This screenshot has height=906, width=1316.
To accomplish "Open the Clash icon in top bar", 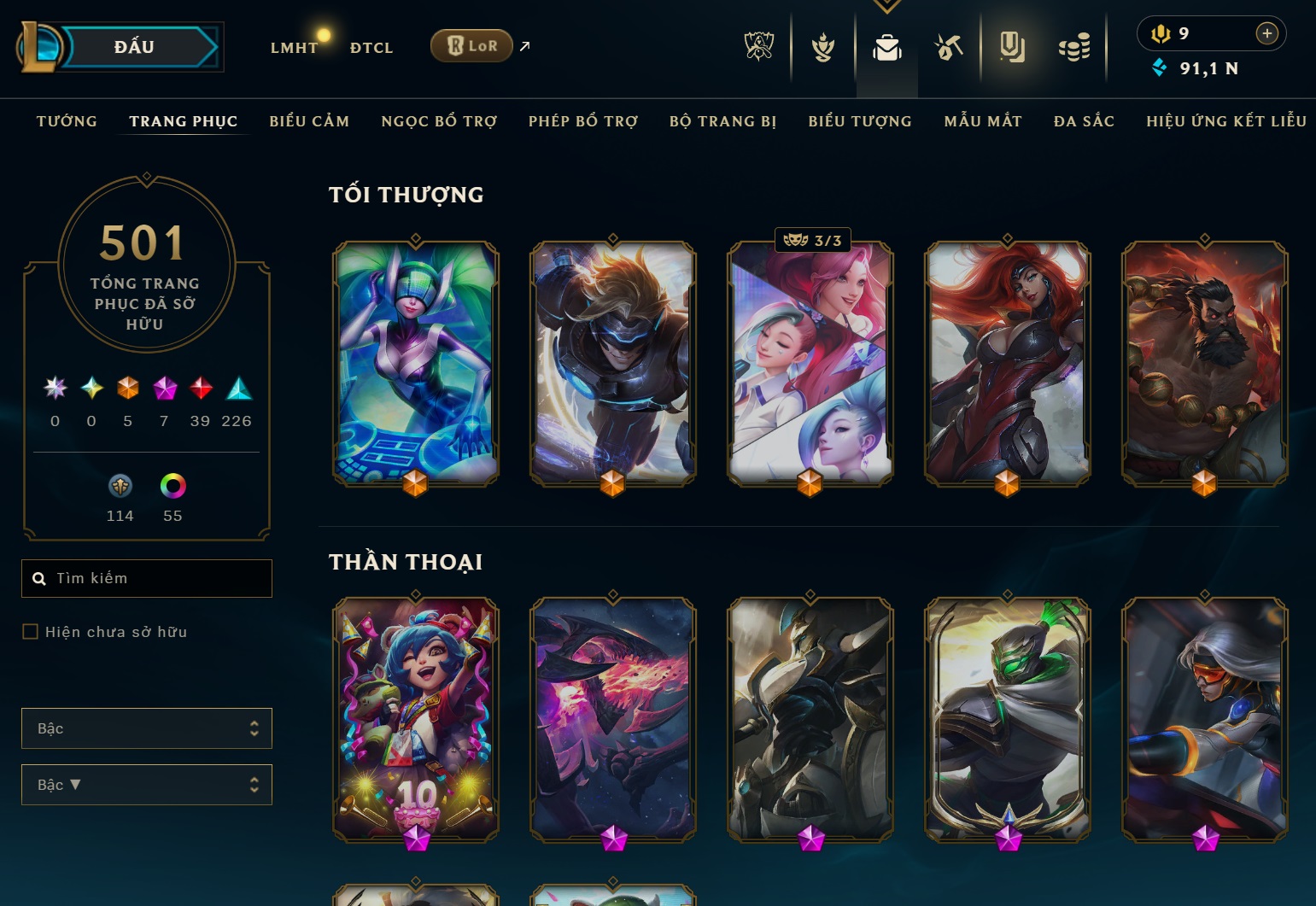I will coord(822,47).
